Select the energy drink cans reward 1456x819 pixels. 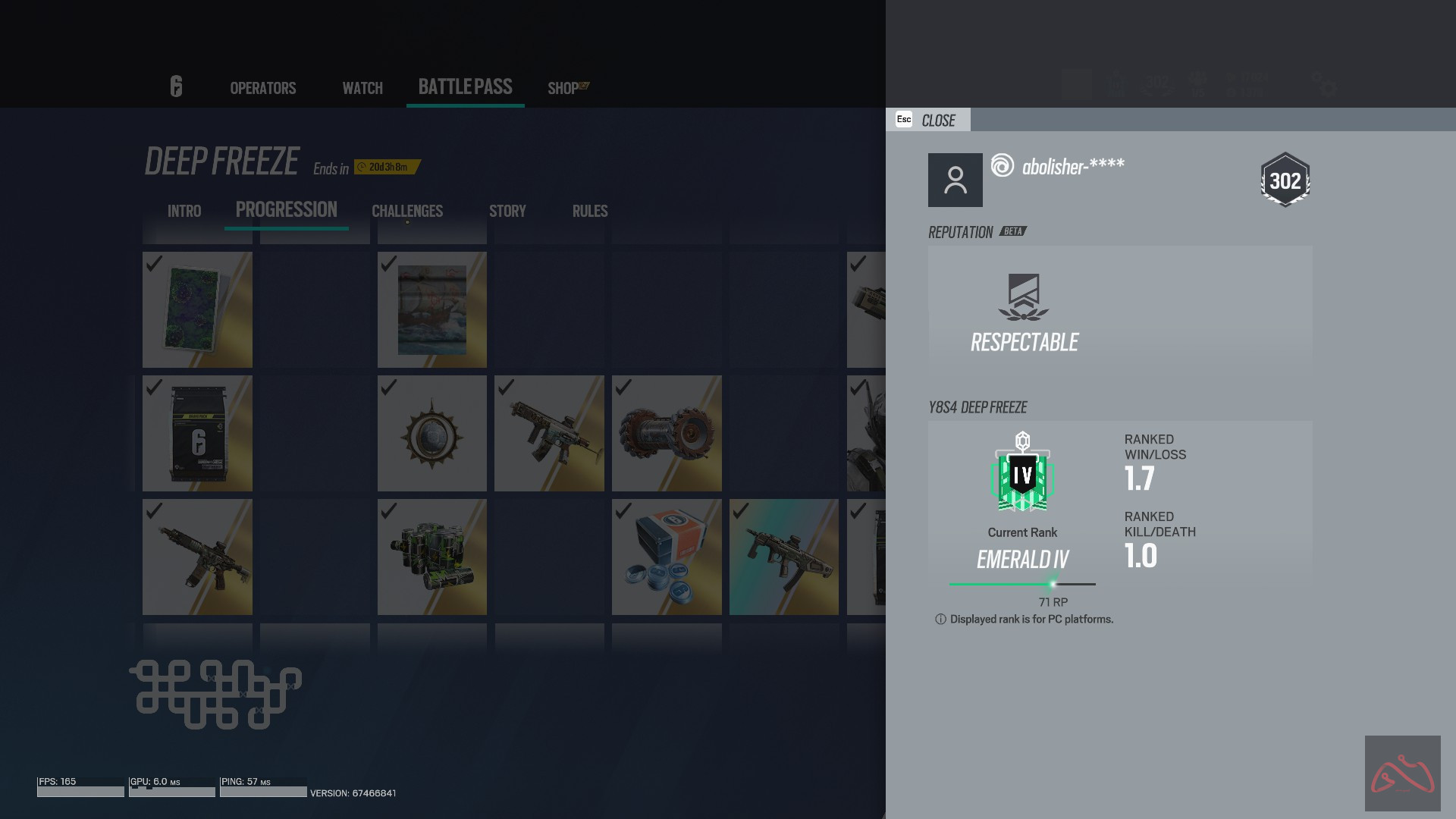point(431,557)
